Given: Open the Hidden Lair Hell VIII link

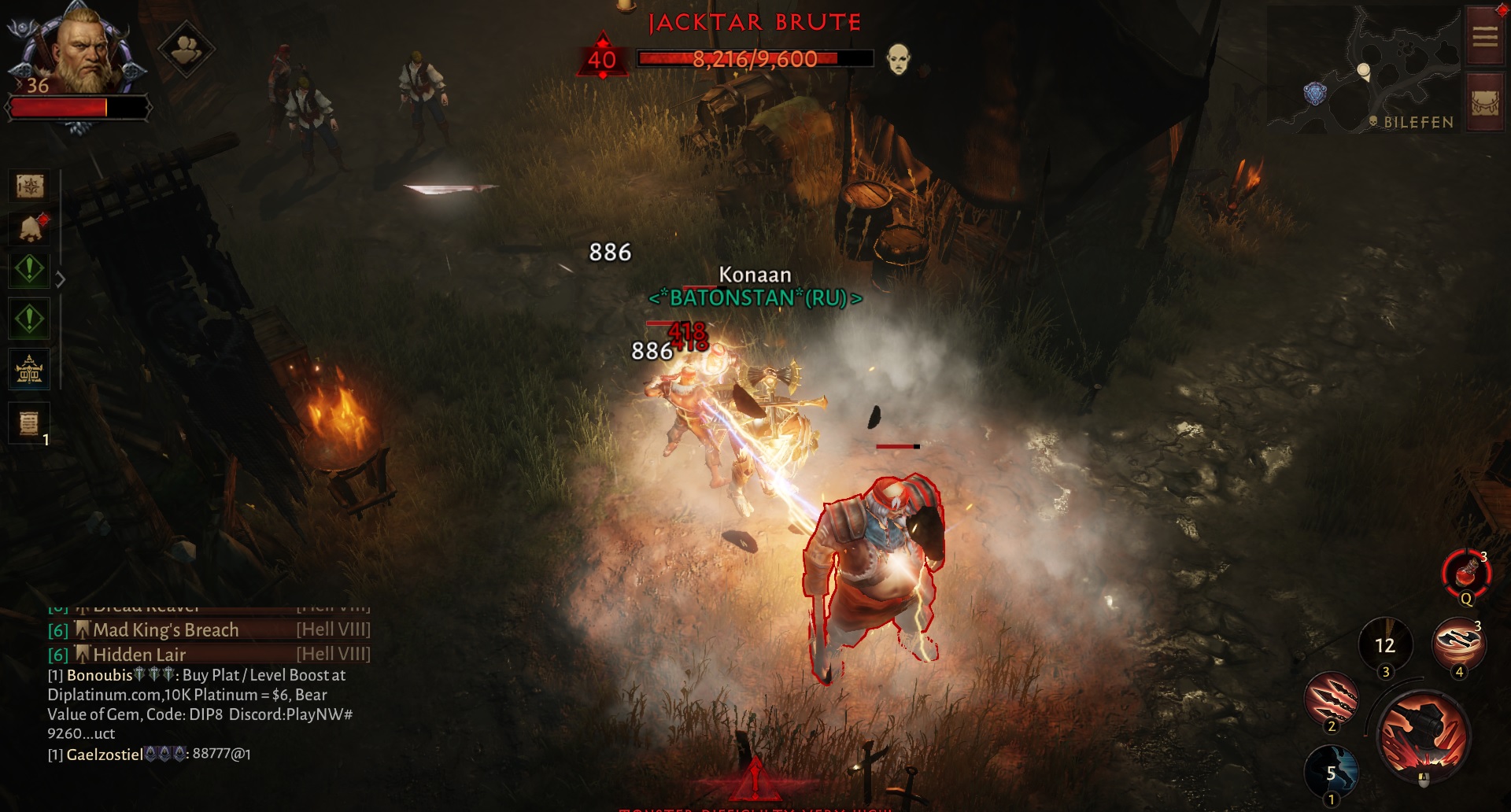Looking at the screenshot, I should [x=140, y=654].
